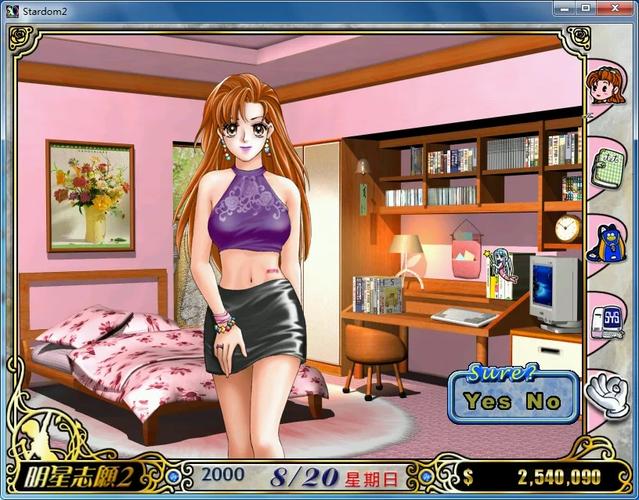
Task: Minimize the Stardom2 window
Action: coord(558,10)
